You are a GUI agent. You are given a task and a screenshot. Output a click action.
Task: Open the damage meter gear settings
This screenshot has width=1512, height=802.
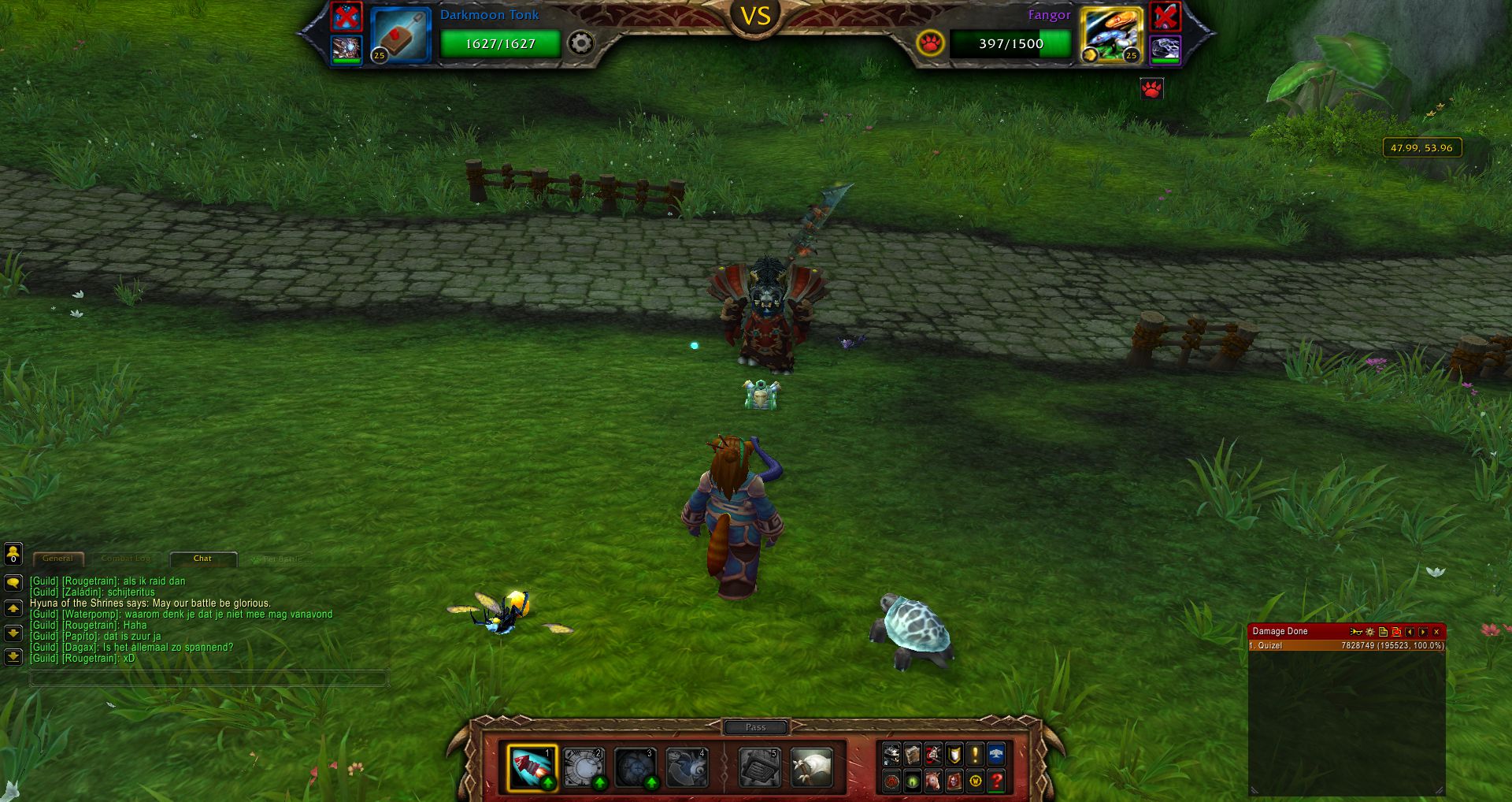pos(1369,631)
